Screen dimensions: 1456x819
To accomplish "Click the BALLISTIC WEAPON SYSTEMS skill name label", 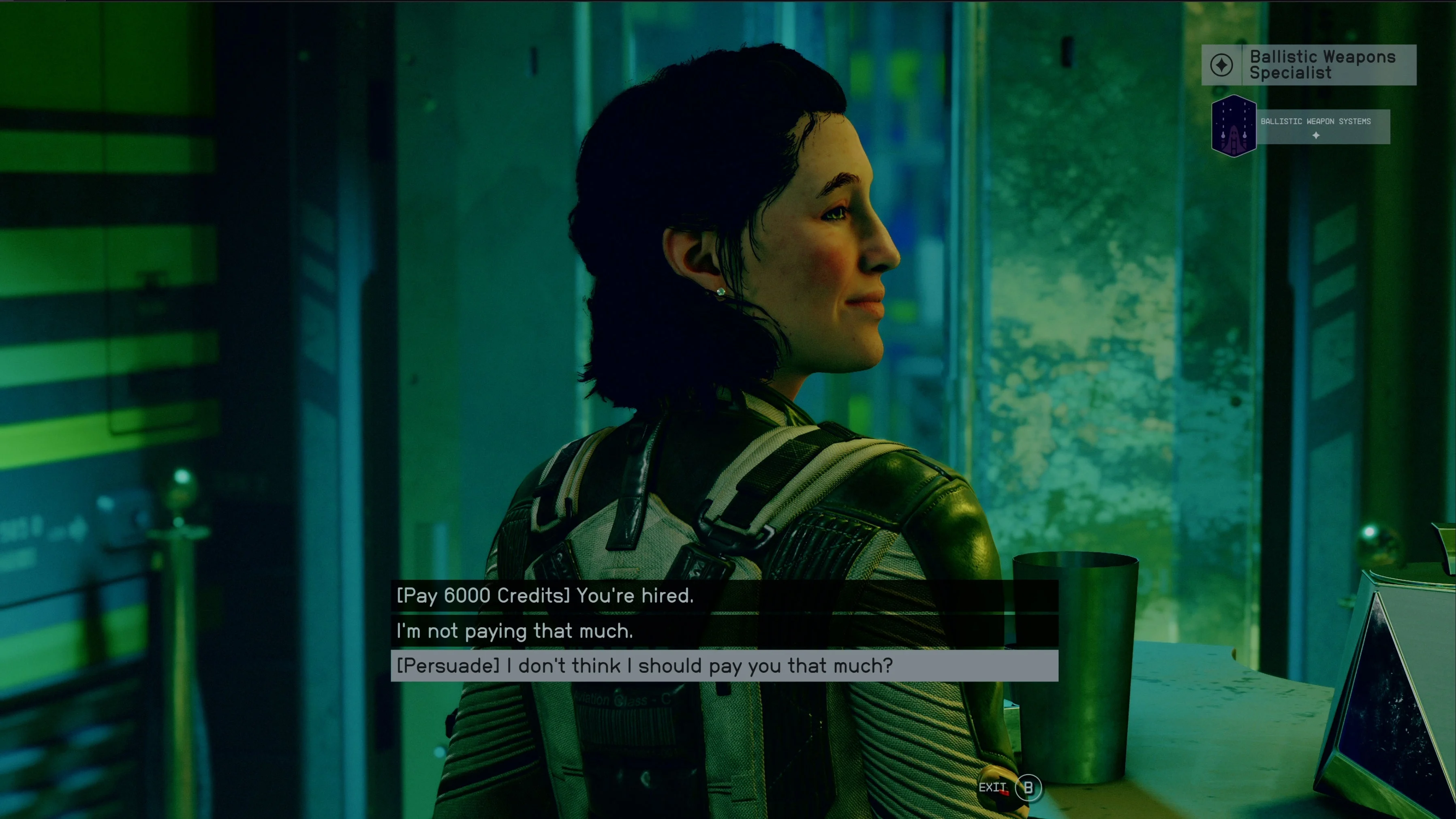I will click(x=1315, y=121).
